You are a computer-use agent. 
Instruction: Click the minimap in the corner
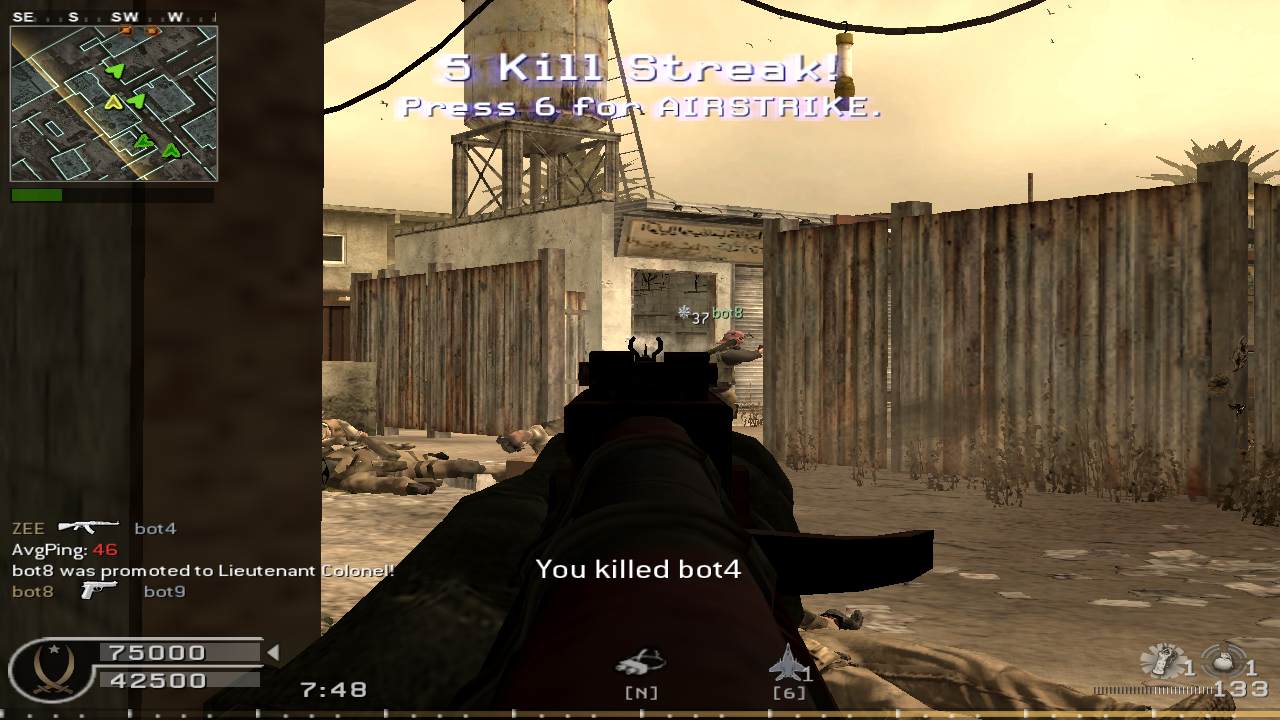[114, 103]
